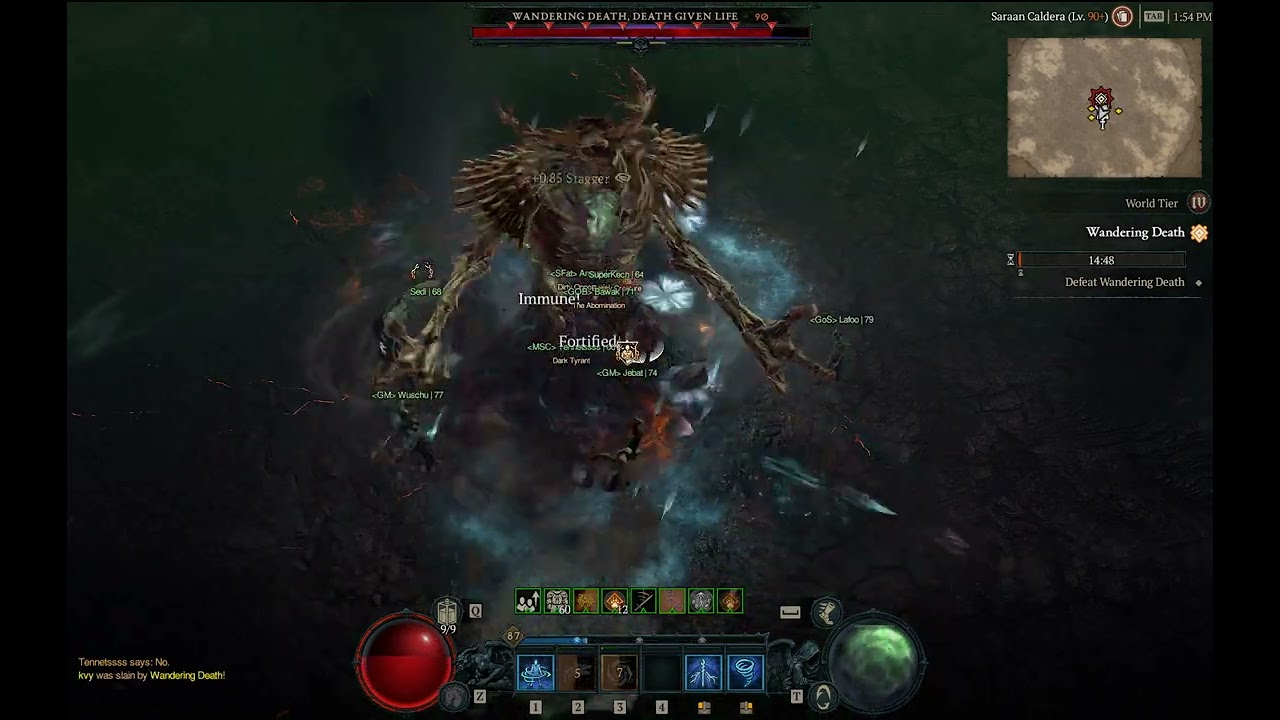Activate the whirling figure skill in slot 1
Image resolution: width=1280 pixels, height=720 pixels.
(x=535, y=673)
